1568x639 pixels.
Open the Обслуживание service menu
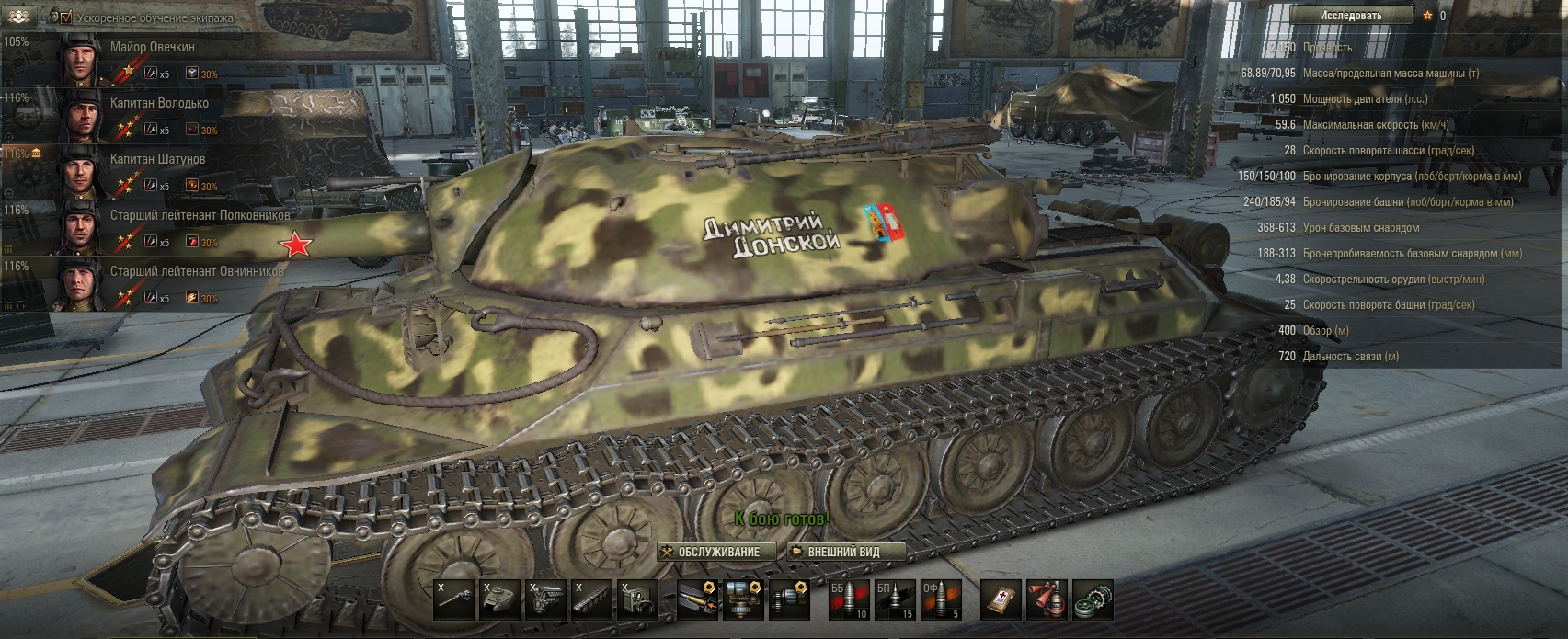pos(710,552)
